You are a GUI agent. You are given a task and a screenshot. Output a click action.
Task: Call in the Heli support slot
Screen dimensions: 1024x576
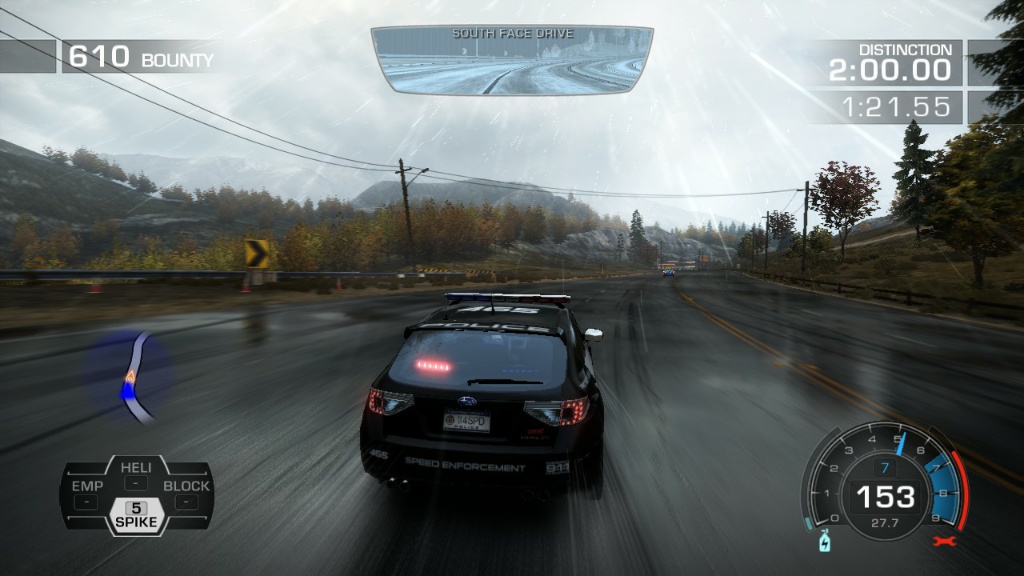coord(135,474)
